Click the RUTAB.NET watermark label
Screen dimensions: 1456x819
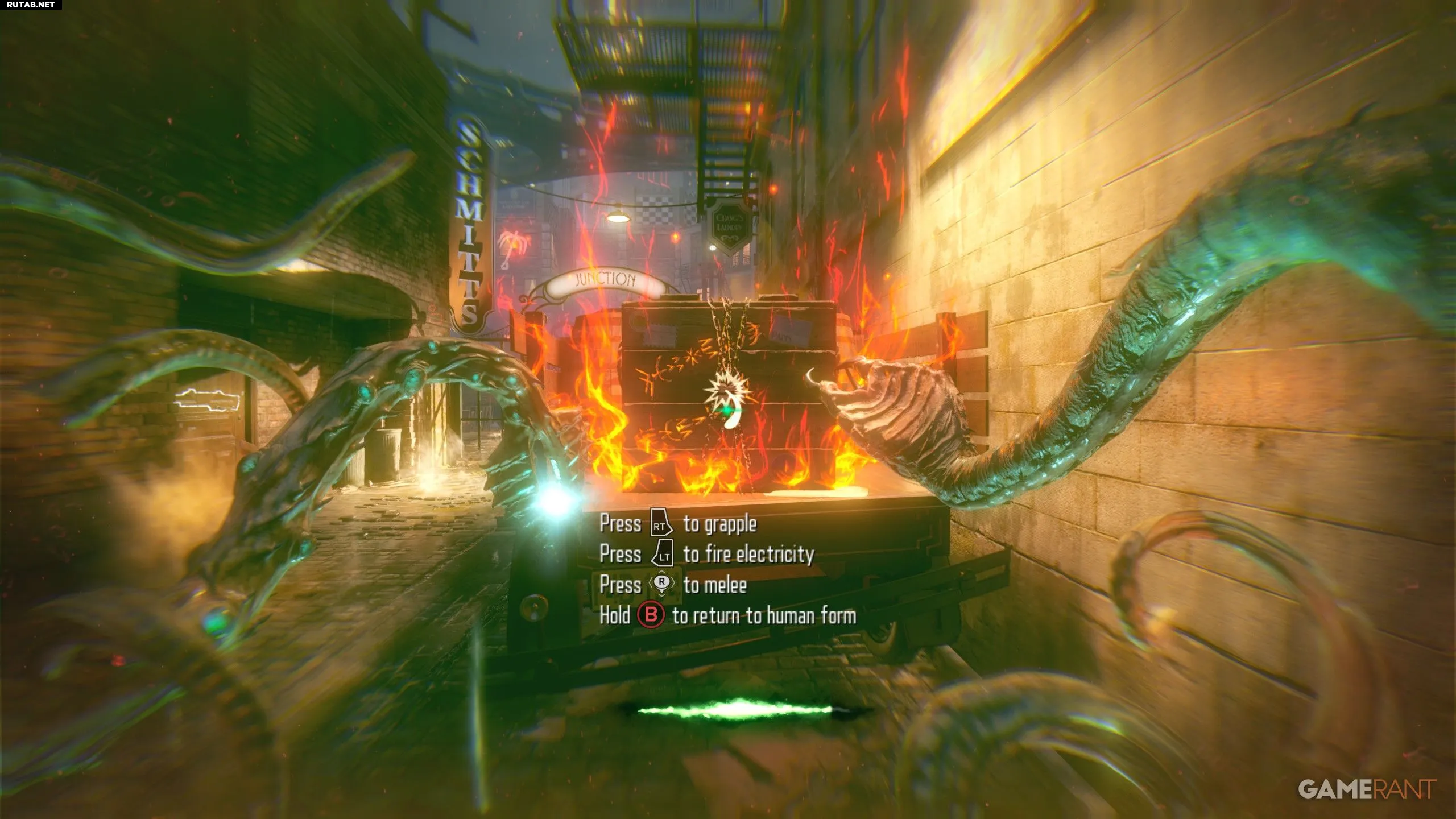(31, 5)
